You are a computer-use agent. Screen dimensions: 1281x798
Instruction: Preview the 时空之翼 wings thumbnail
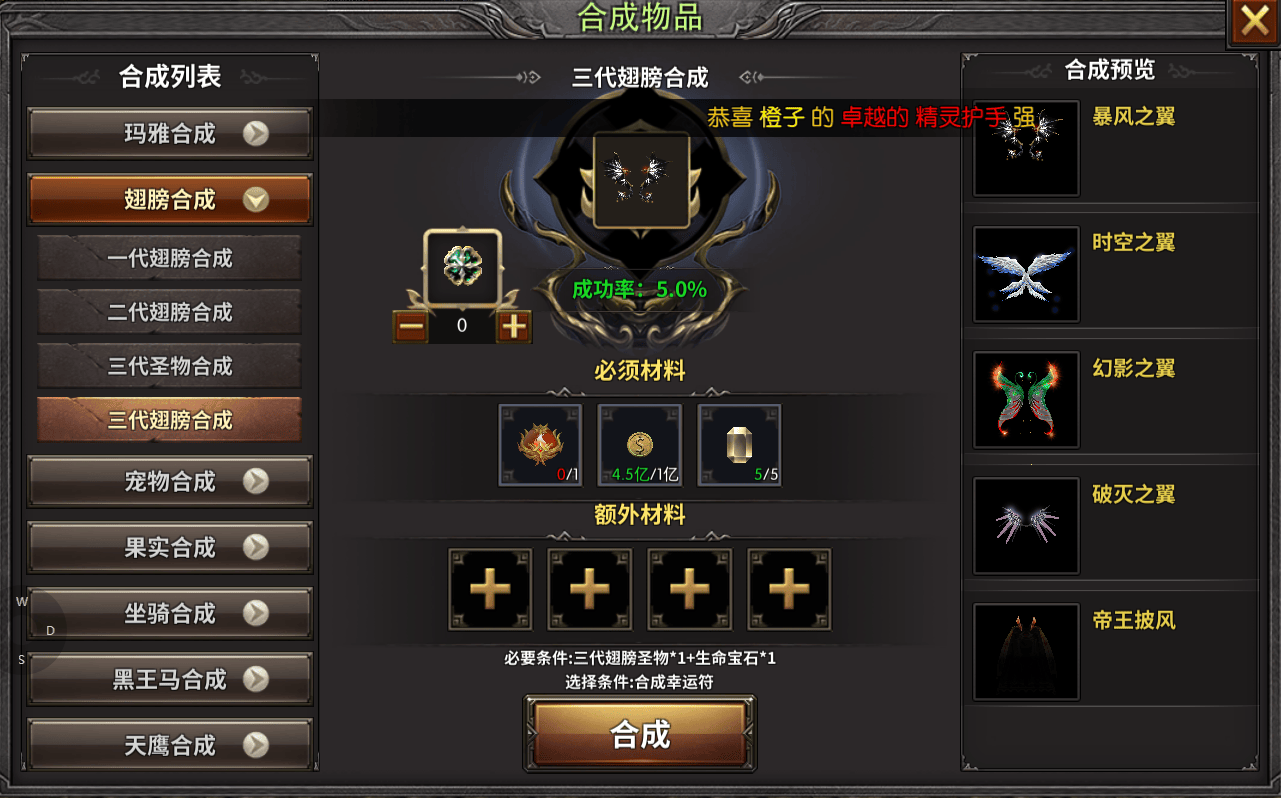tap(1026, 274)
